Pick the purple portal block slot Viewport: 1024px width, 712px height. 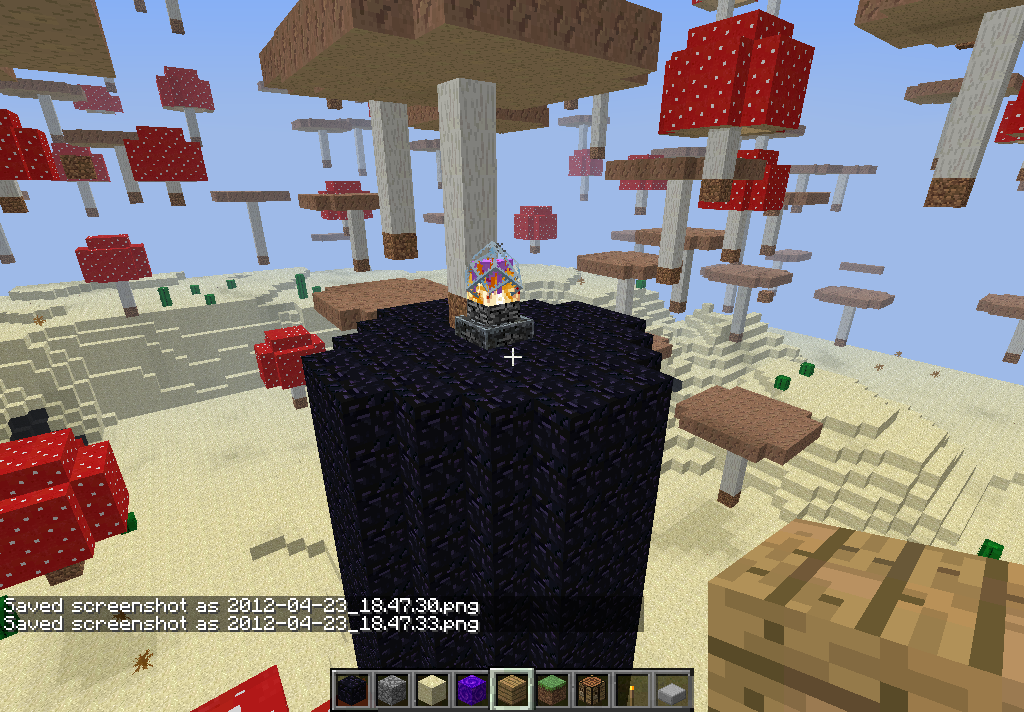pyautogui.click(x=471, y=690)
